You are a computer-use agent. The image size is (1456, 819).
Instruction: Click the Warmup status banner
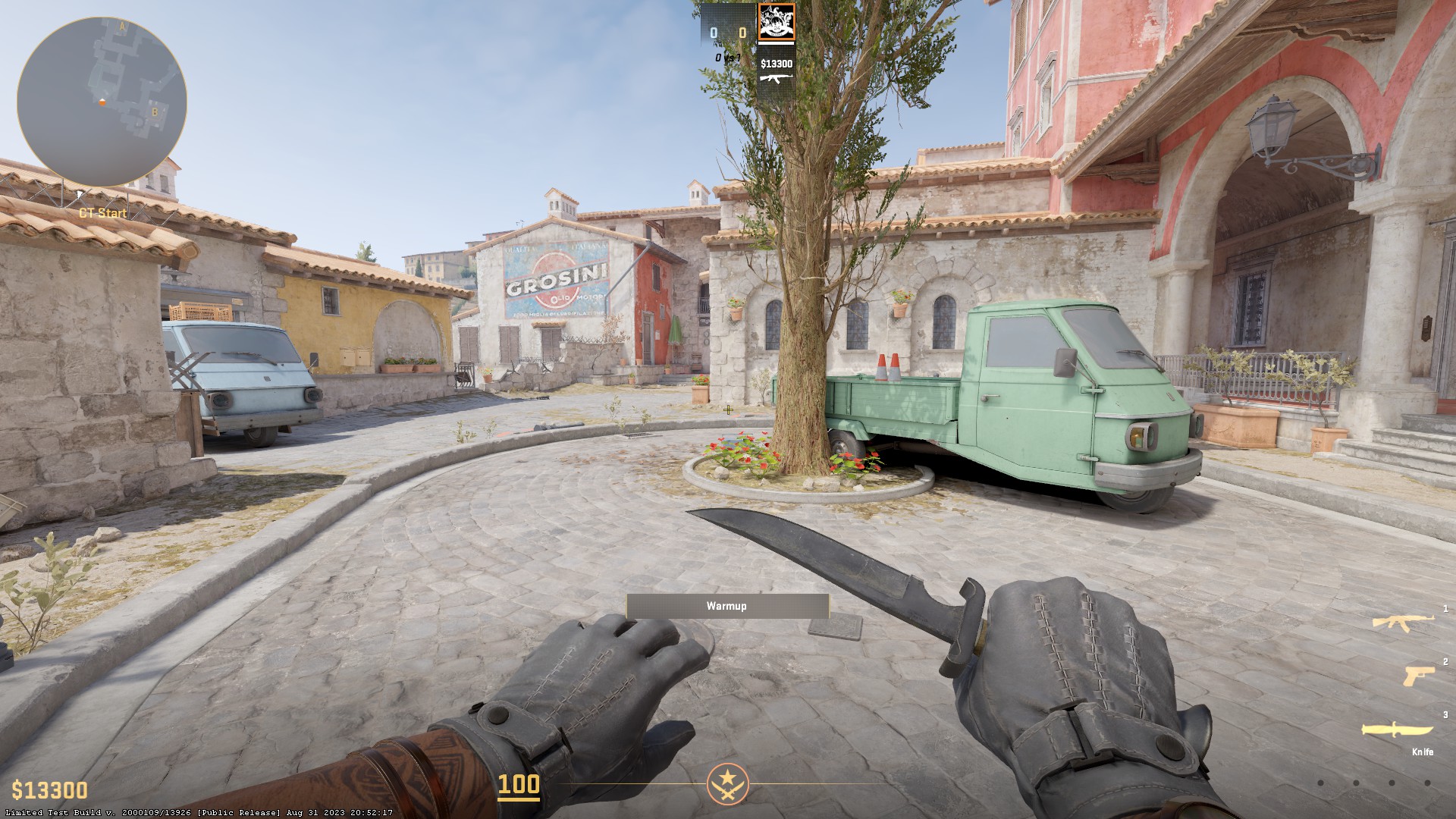coord(727,606)
